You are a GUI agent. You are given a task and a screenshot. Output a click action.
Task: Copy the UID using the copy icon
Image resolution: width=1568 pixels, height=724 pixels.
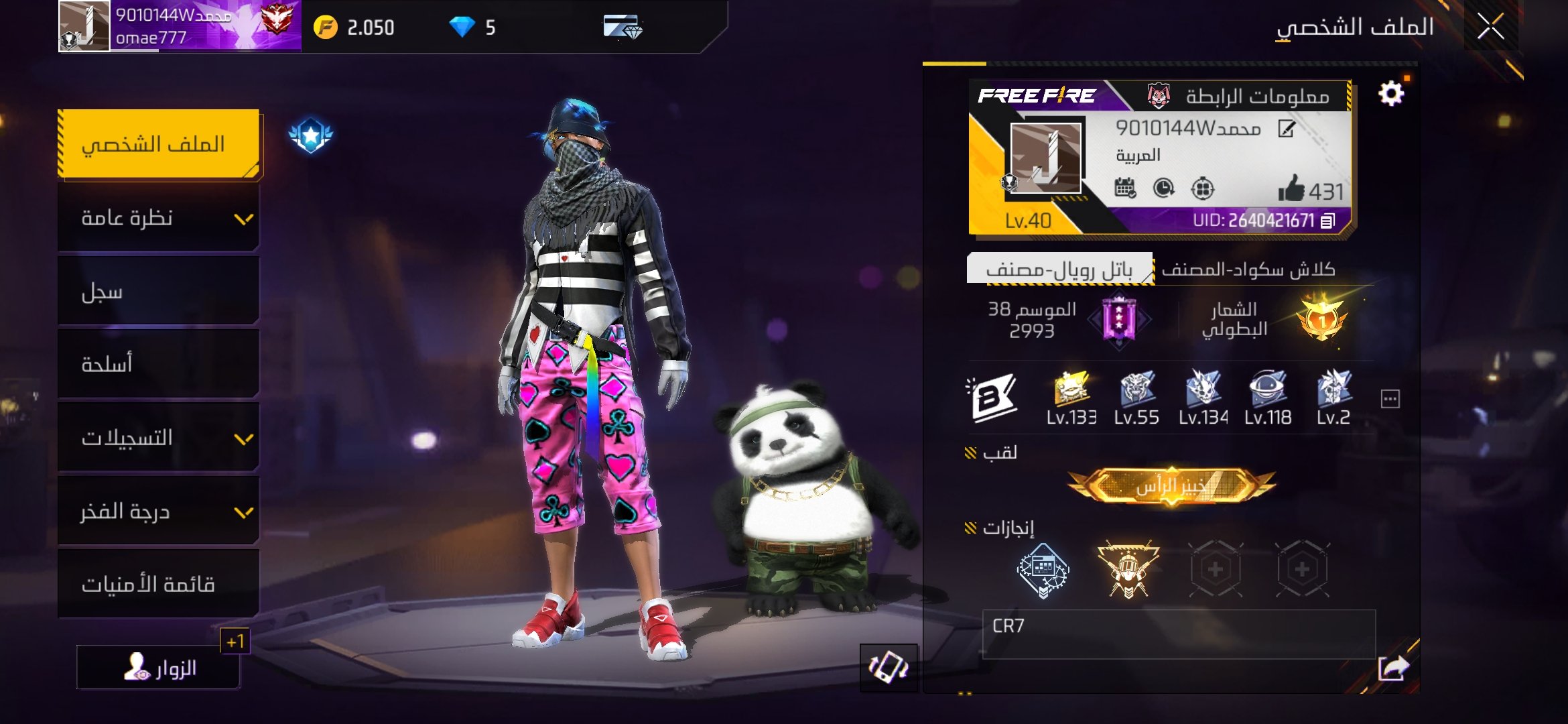point(1328,221)
